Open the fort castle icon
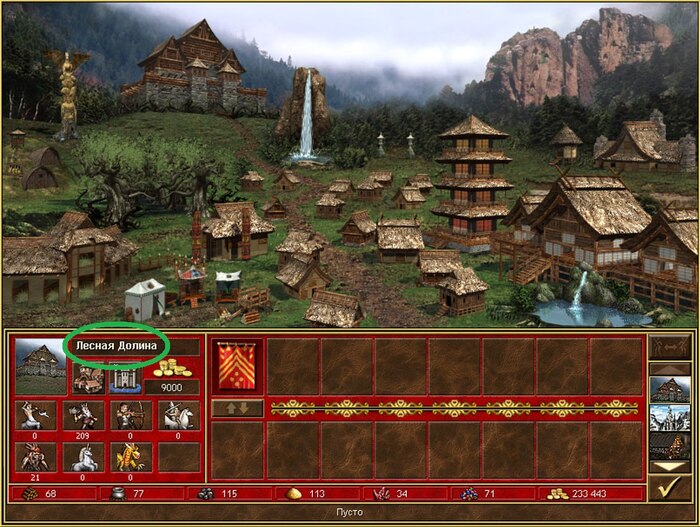The height and width of the screenshot is (527, 700). tap(122, 378)
